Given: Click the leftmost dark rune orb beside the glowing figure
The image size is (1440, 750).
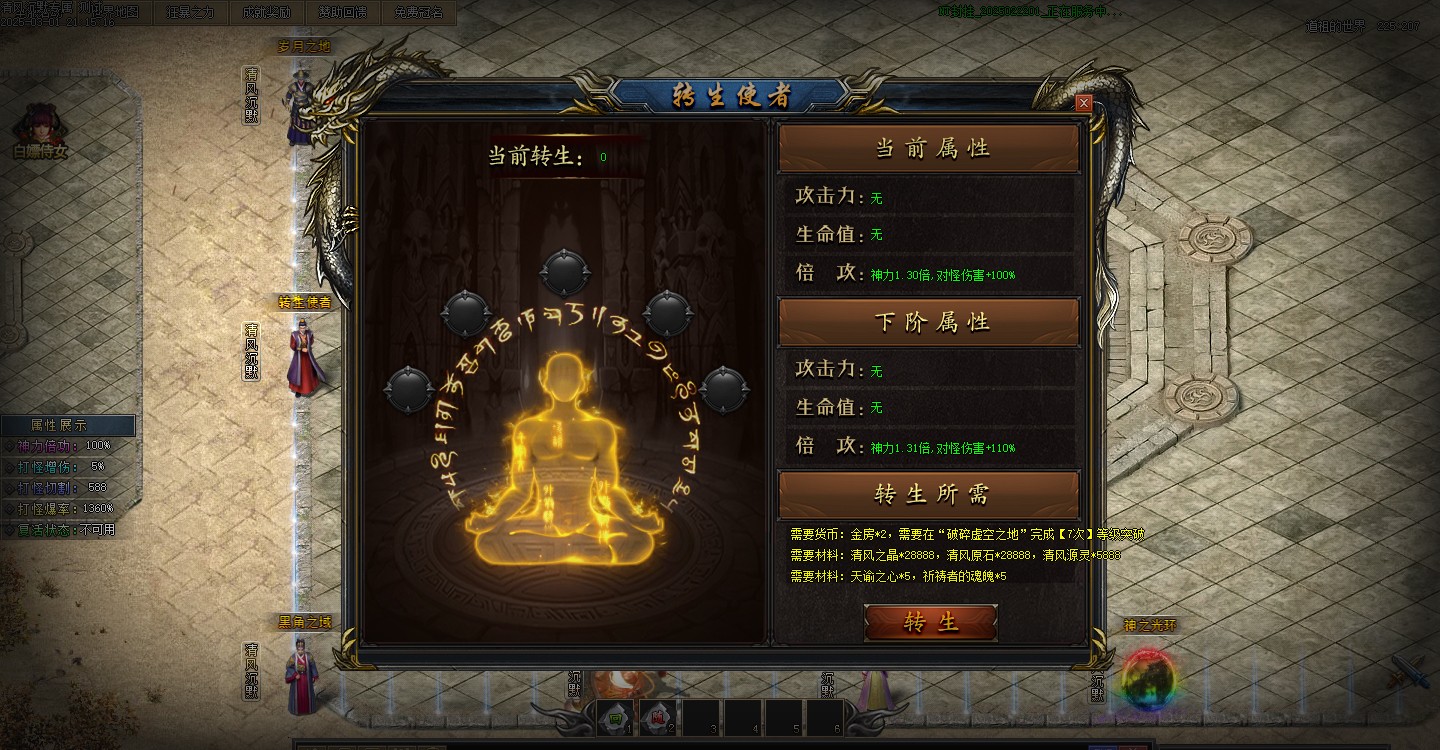Looking at the screenshot, I should tap(409, 389).
